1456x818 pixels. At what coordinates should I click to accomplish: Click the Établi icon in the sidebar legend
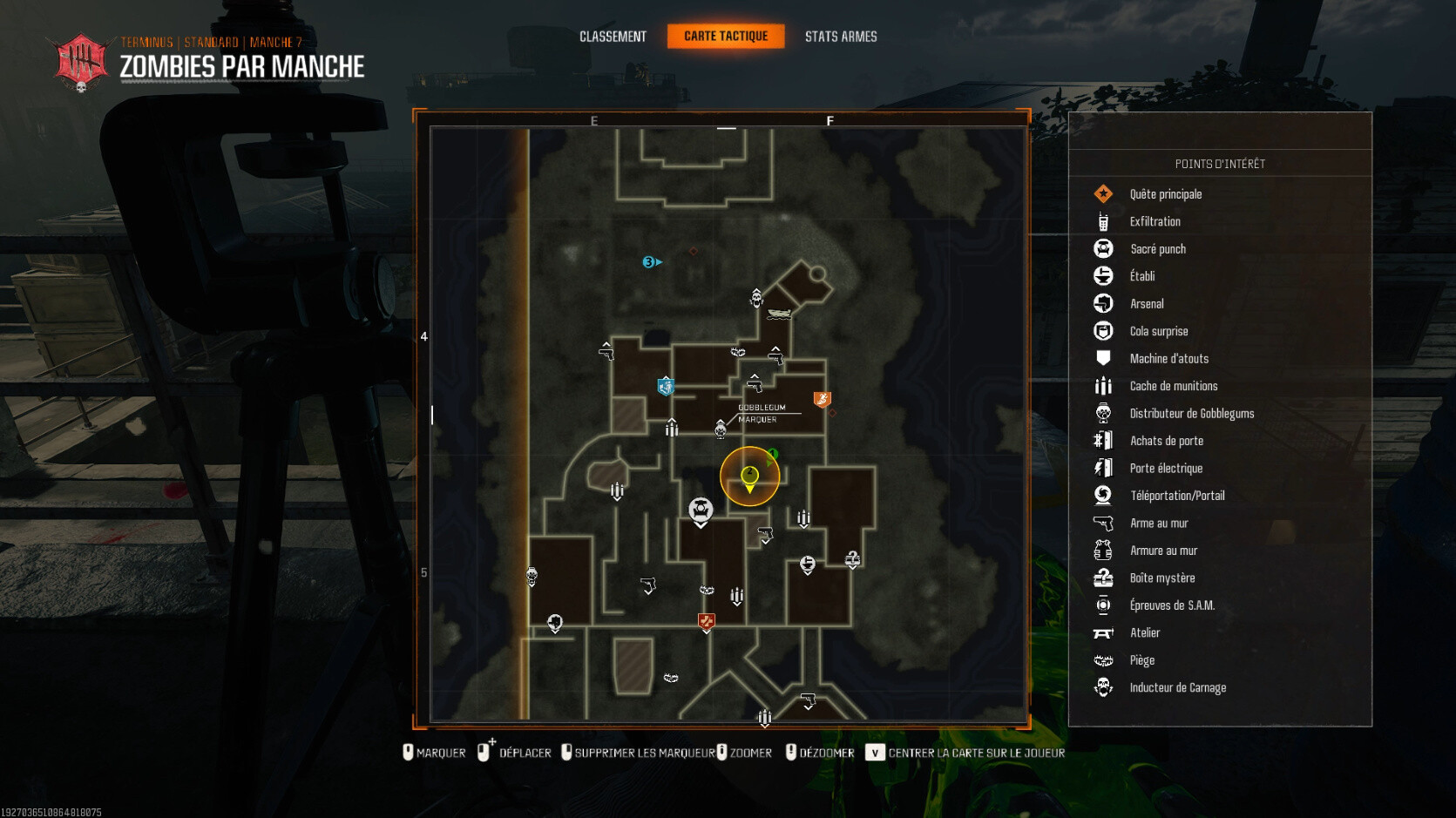(1104, 276)
